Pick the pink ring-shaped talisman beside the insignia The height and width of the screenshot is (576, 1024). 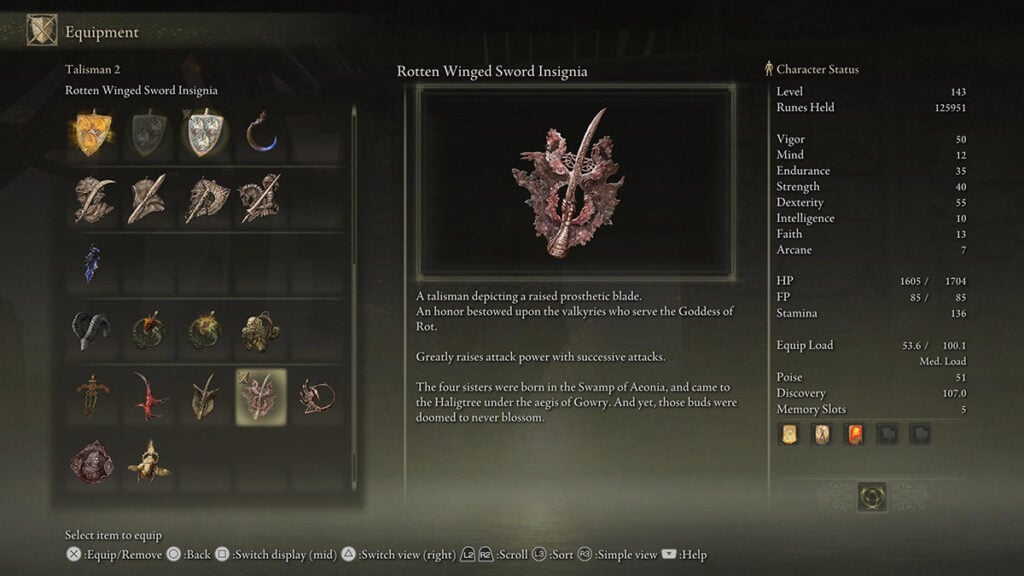(316, 395)
